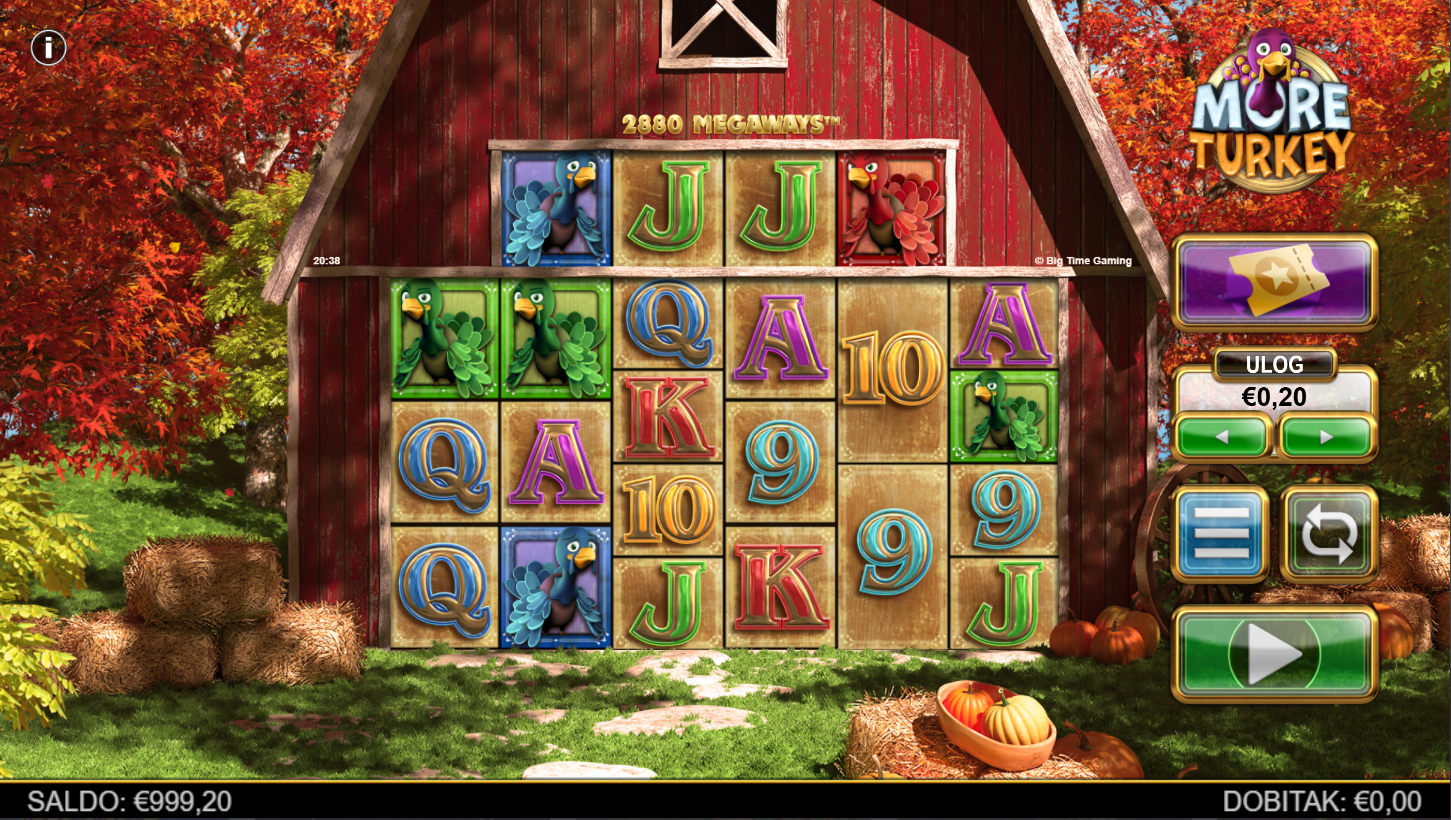1451x820 pixels.
Task: Decrease the bet with the left arrow
Action: [x=1222, y=437]
